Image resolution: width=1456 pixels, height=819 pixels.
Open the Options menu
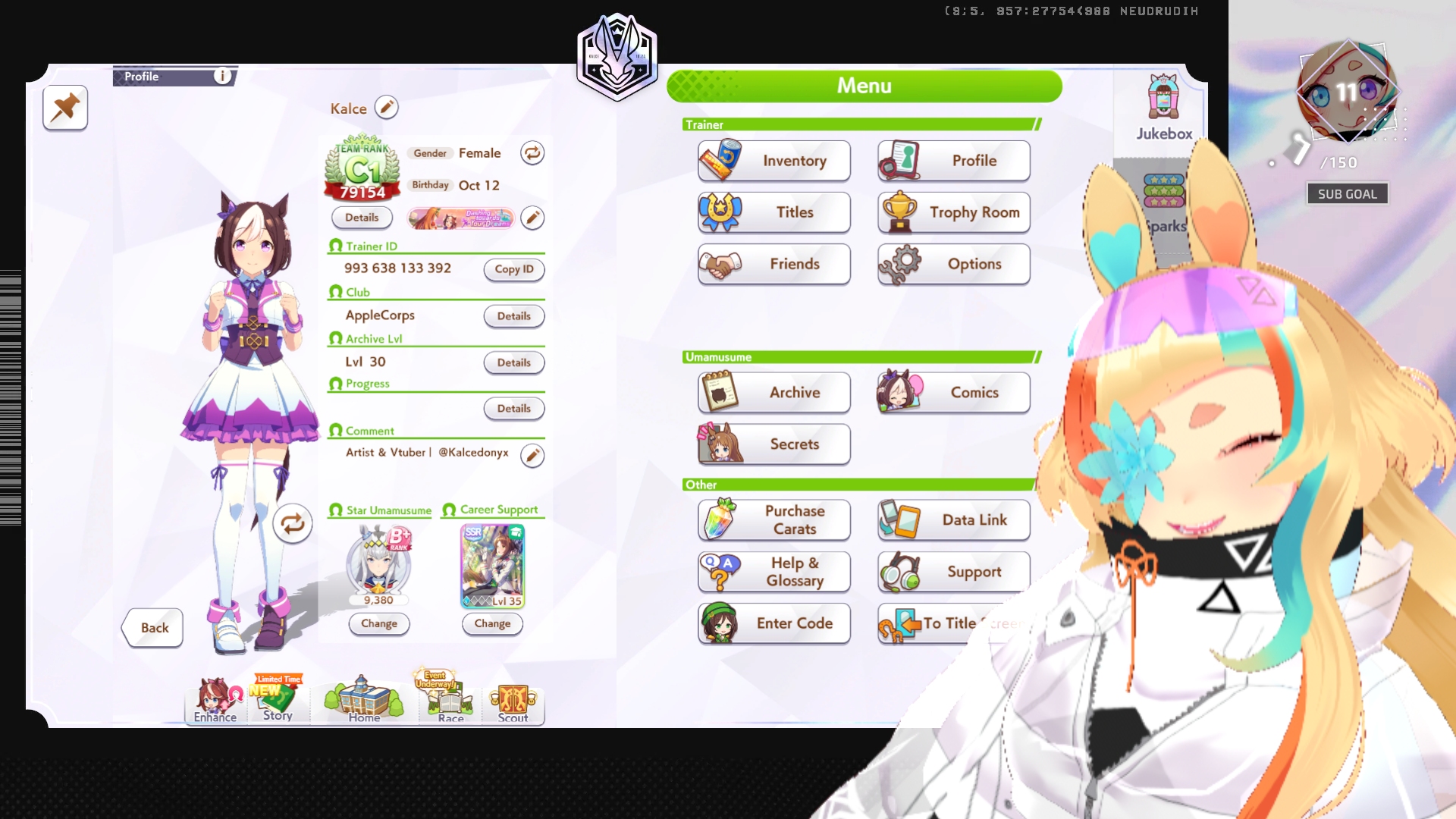pyautogui.click(x=953, y=264)
